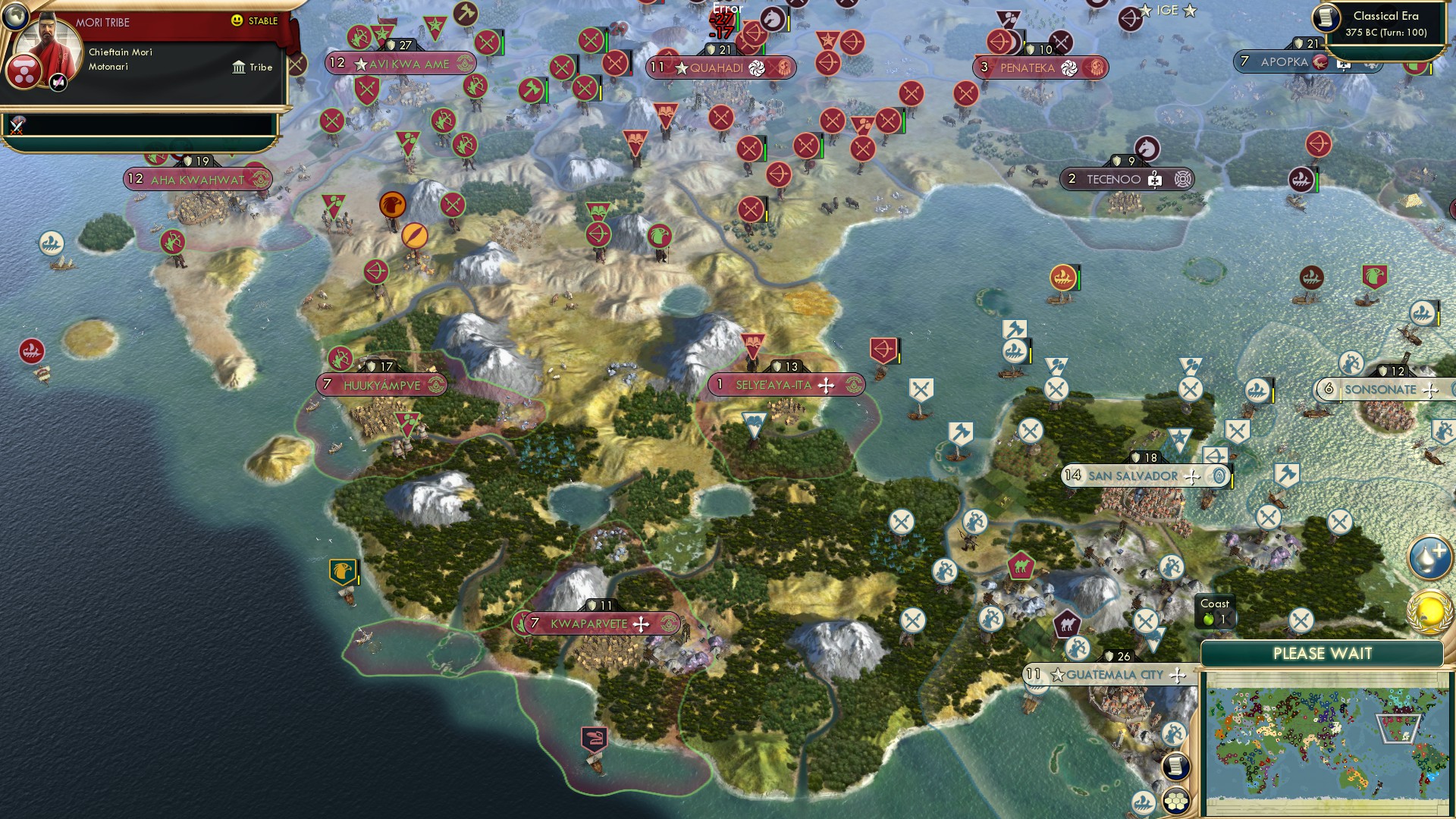Click the faith droplet icon above the sun emblem
The height and width of the screenshot is (819, 1456).
[x=1429, y=556]
